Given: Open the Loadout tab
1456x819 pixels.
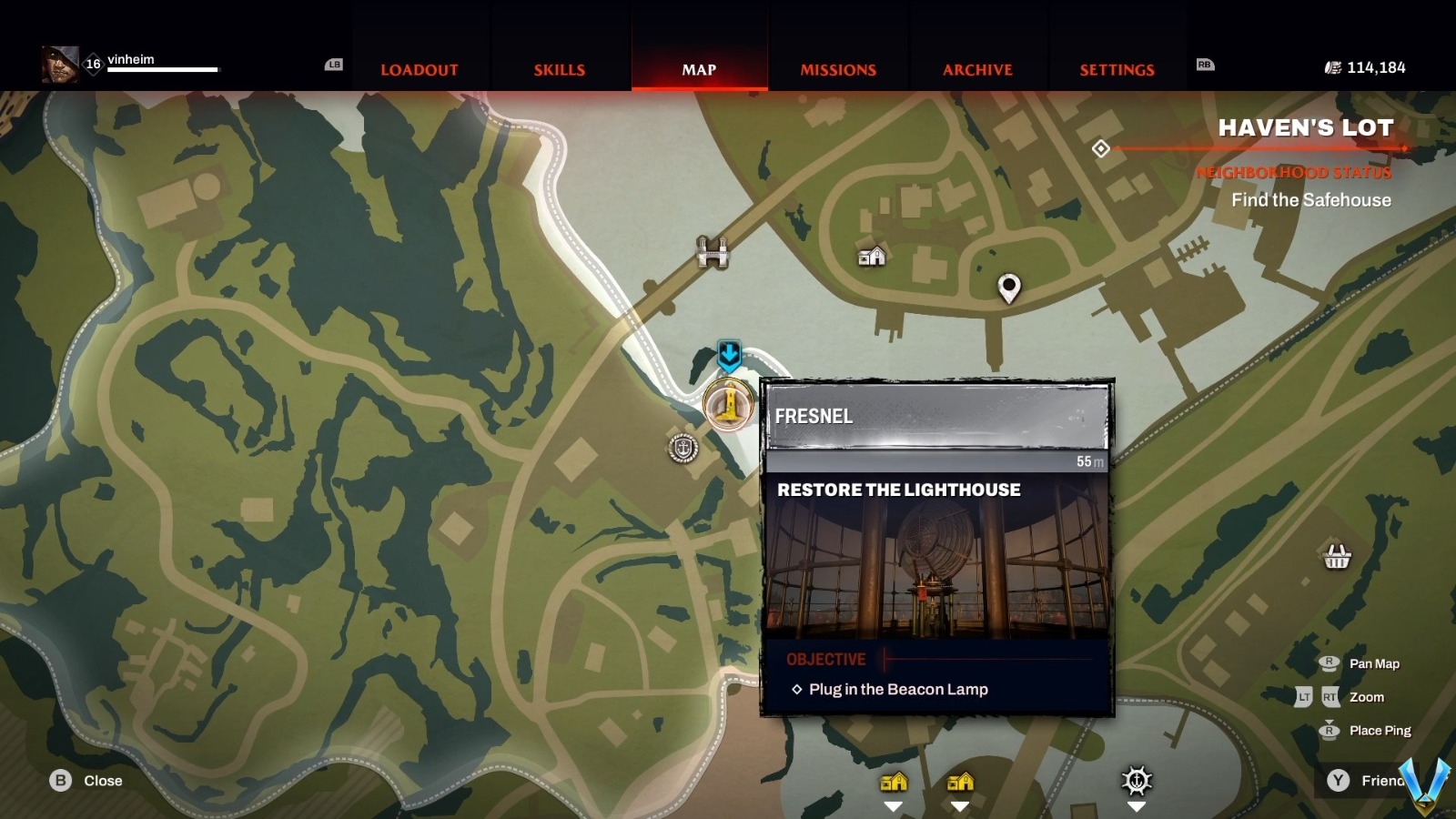Looking at the screenshot, I should [x=420, y=70].
